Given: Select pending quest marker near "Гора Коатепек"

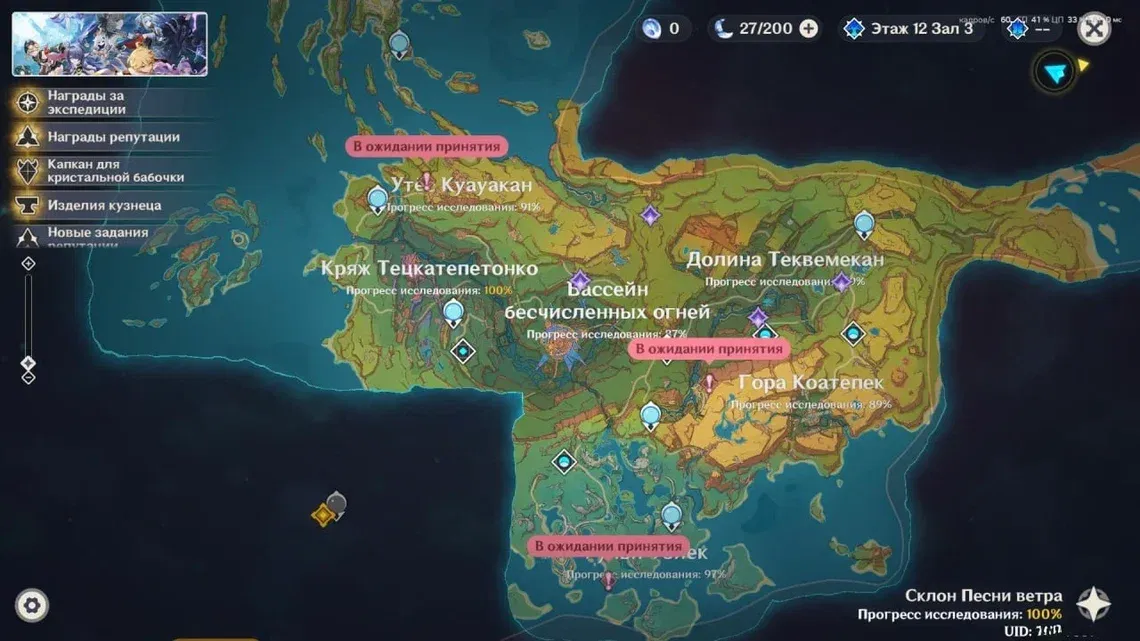Looking at the screenshot, I should coord(709,382).
